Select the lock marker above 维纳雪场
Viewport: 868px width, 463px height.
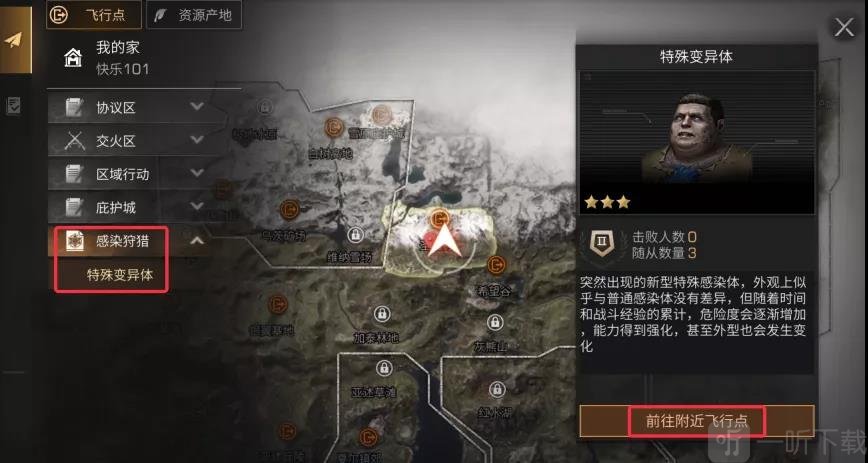click(354, 234)
